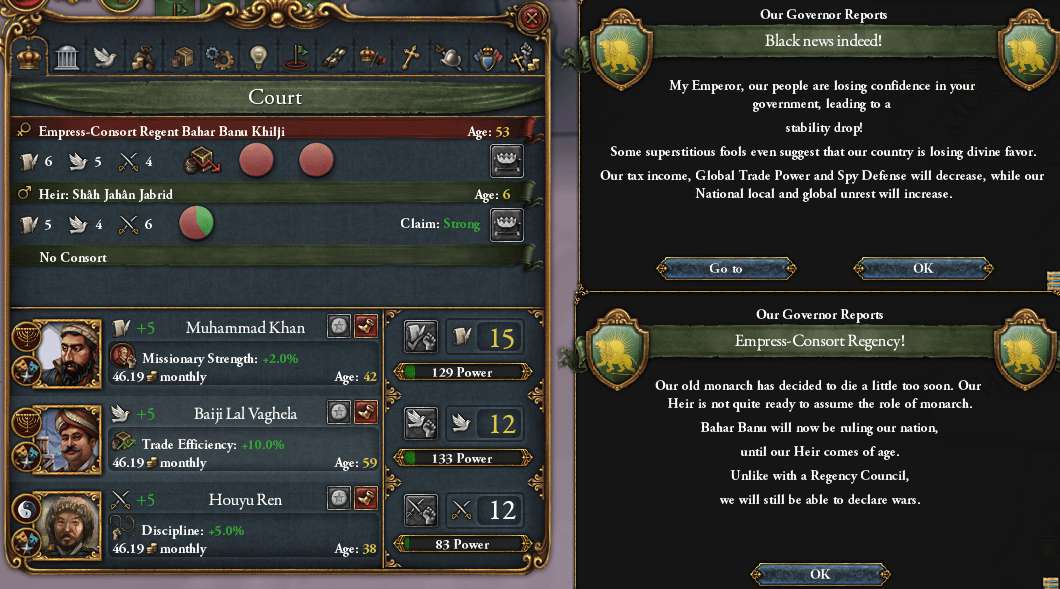
Task: Open the Religion cross tab
Action: click(x=409, y=57)
